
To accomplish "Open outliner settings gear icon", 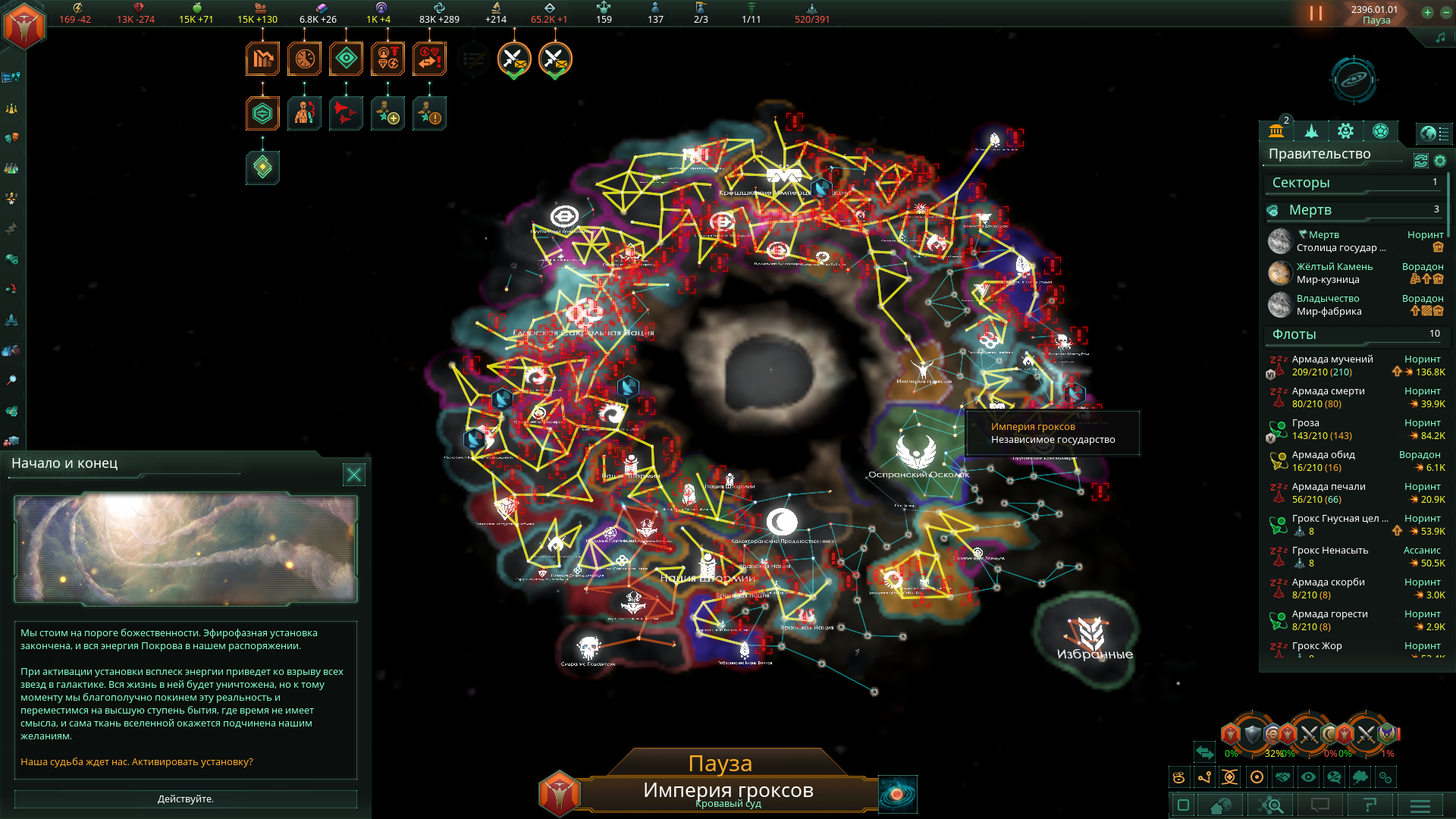I will click(x=1440, y=161).
